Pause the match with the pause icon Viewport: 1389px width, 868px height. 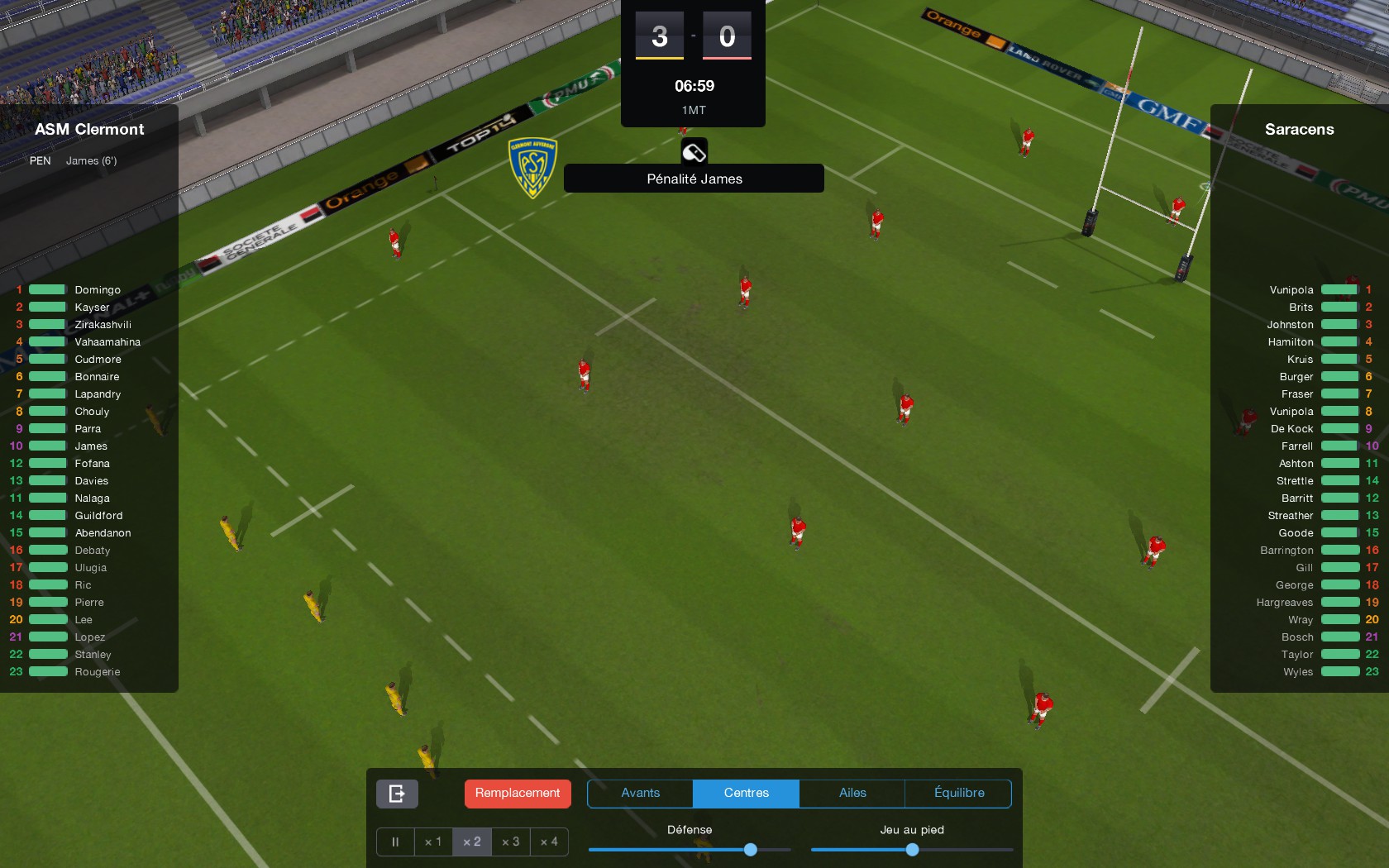(x=395, y=842)
